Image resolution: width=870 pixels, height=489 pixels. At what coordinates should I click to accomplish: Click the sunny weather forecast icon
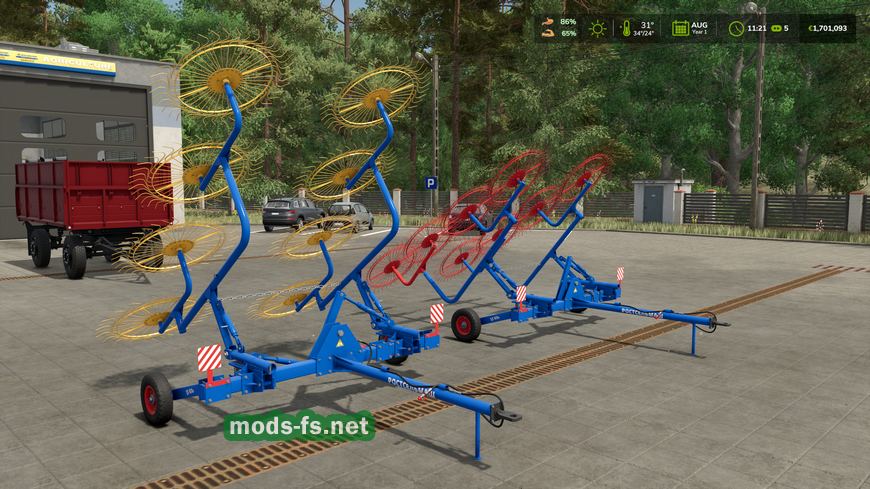pos(597,28)
